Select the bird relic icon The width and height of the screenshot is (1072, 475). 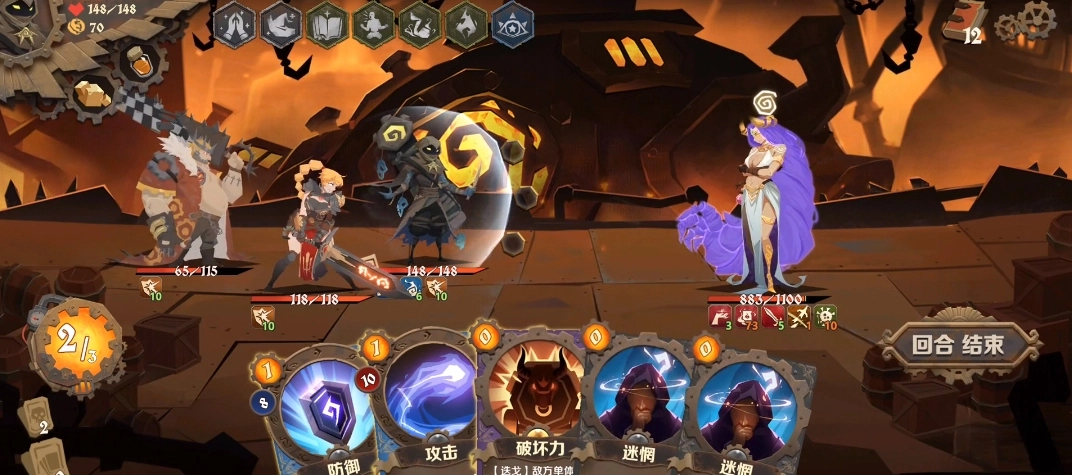tap(282, 24)
